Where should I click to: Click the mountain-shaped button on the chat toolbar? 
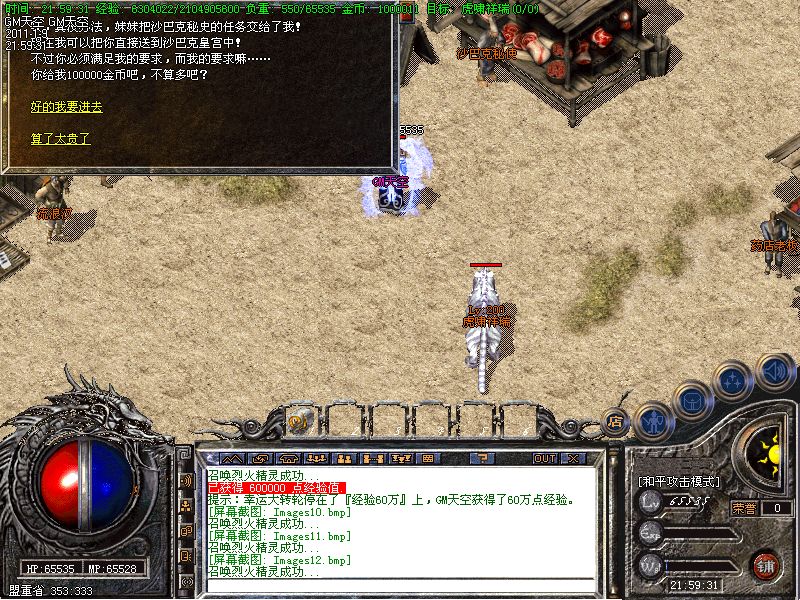coord(232,459)
